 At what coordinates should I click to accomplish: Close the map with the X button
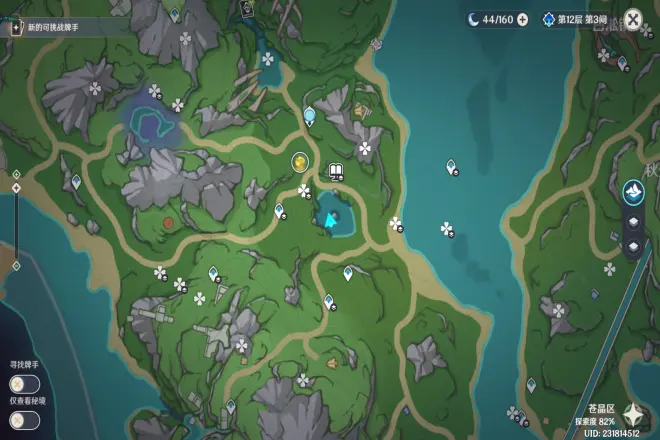(633, 19)
